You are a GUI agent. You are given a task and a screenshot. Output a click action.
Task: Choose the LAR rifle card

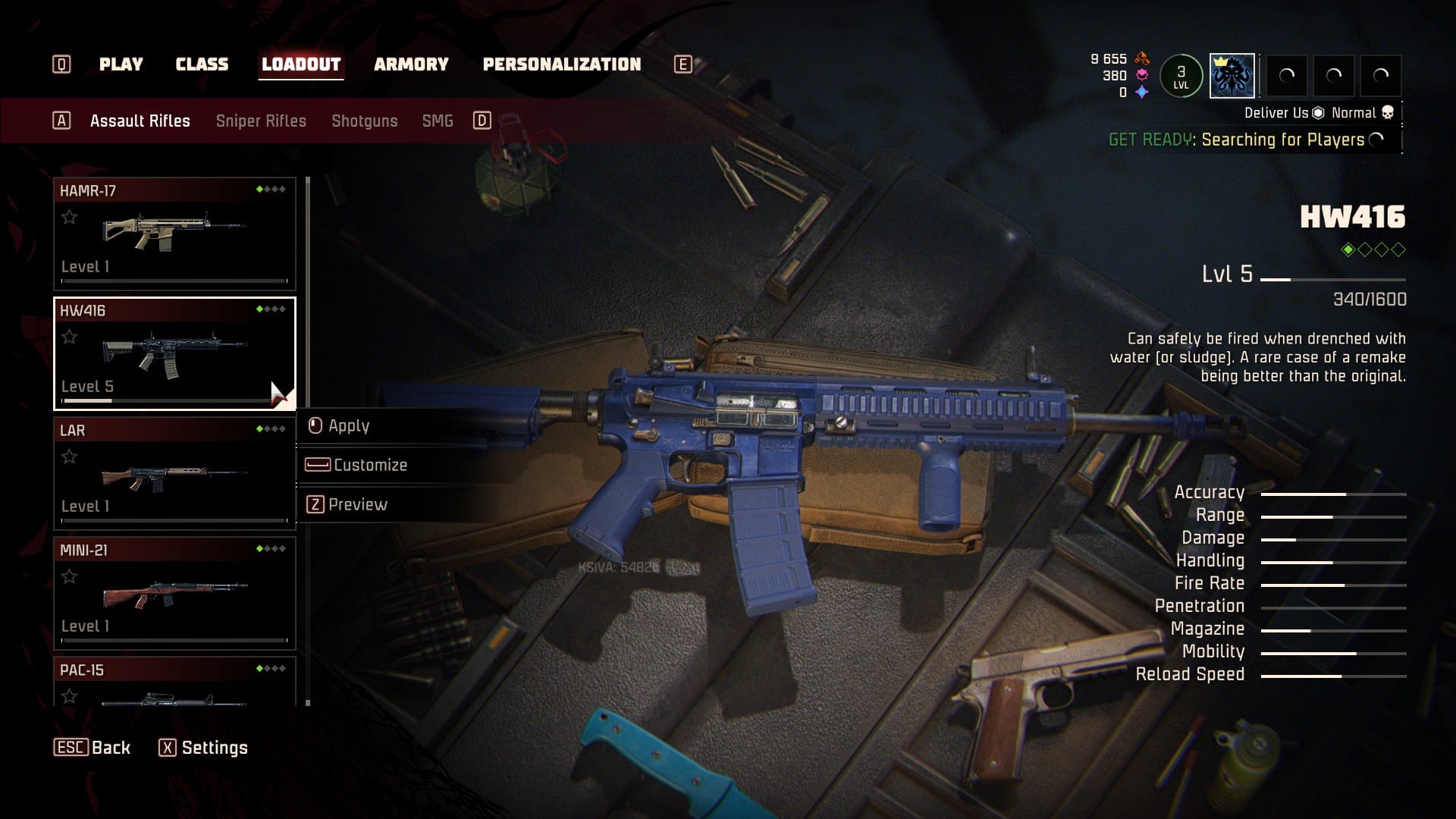click(174, 472)
